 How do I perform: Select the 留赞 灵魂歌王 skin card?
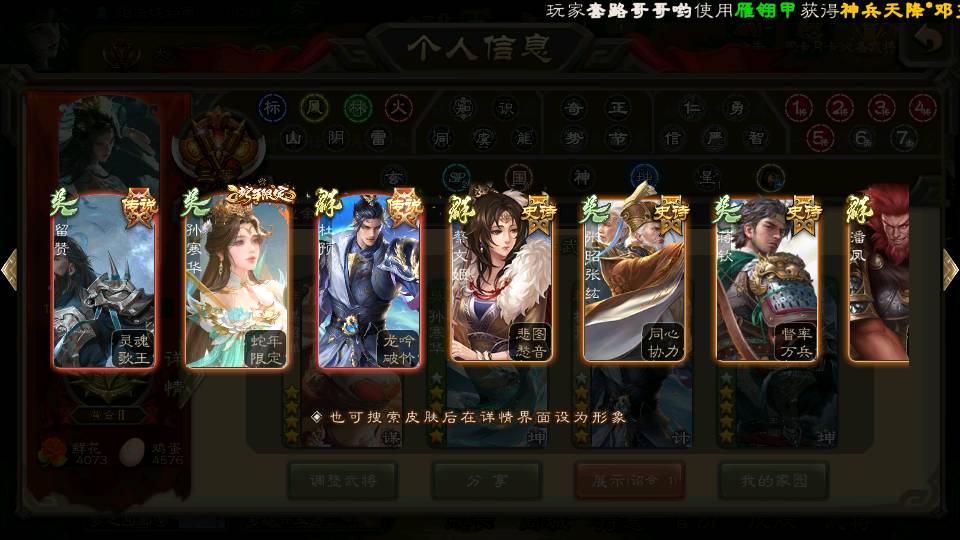coord(104,280)
